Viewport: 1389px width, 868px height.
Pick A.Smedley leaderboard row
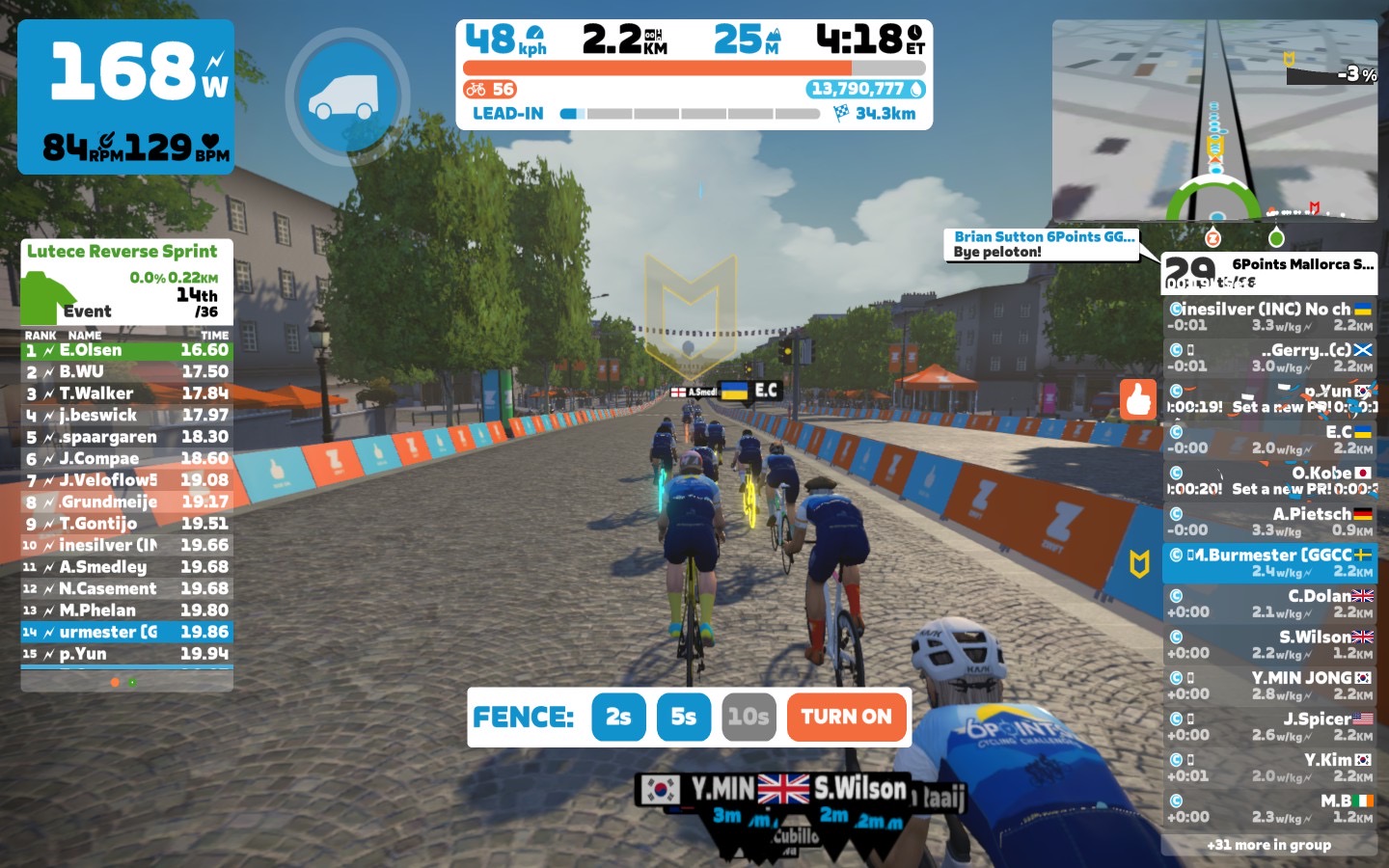(x=126, y=567)
